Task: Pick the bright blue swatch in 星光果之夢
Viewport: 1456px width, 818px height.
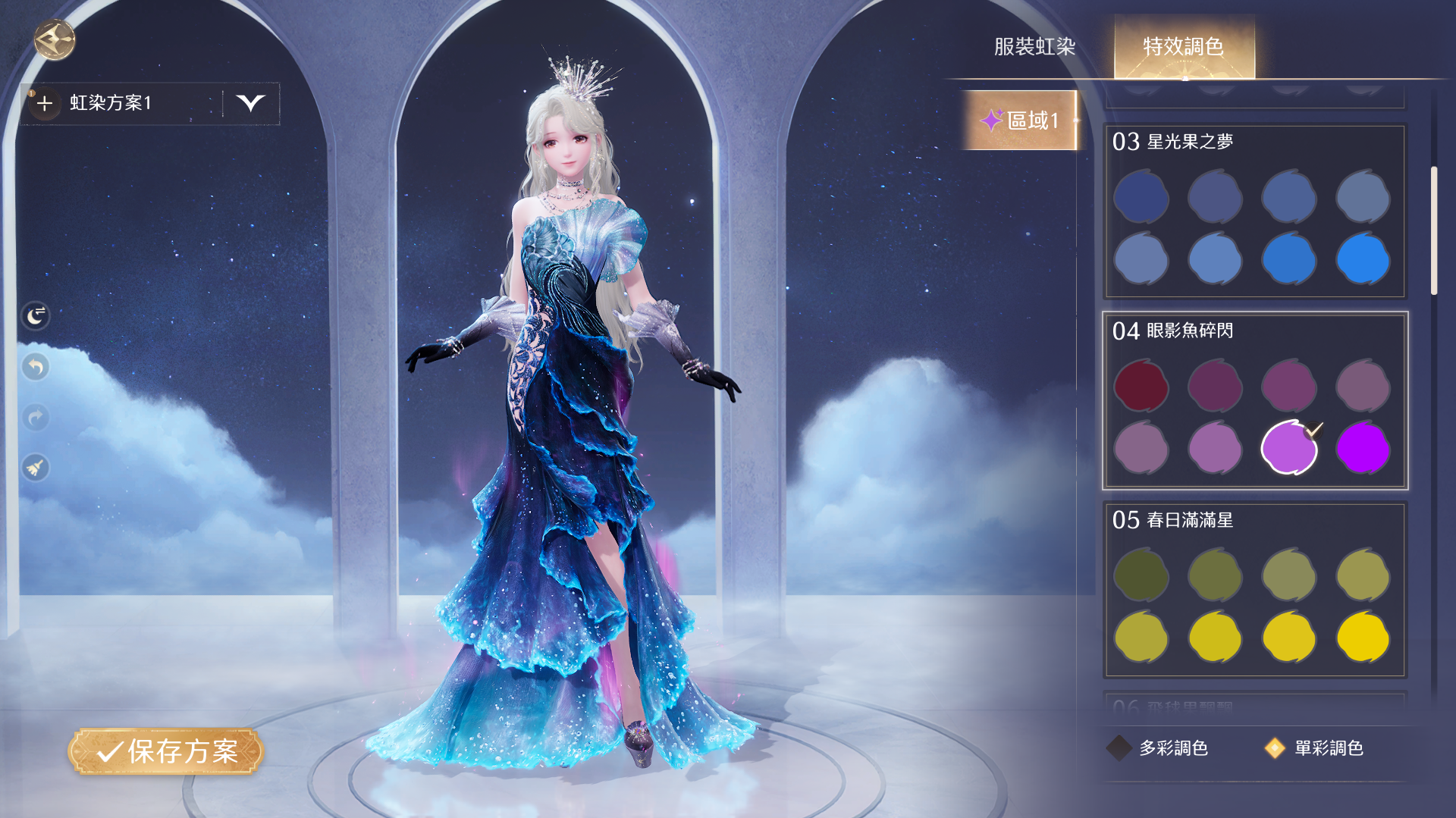Action: pos(1363,259)
